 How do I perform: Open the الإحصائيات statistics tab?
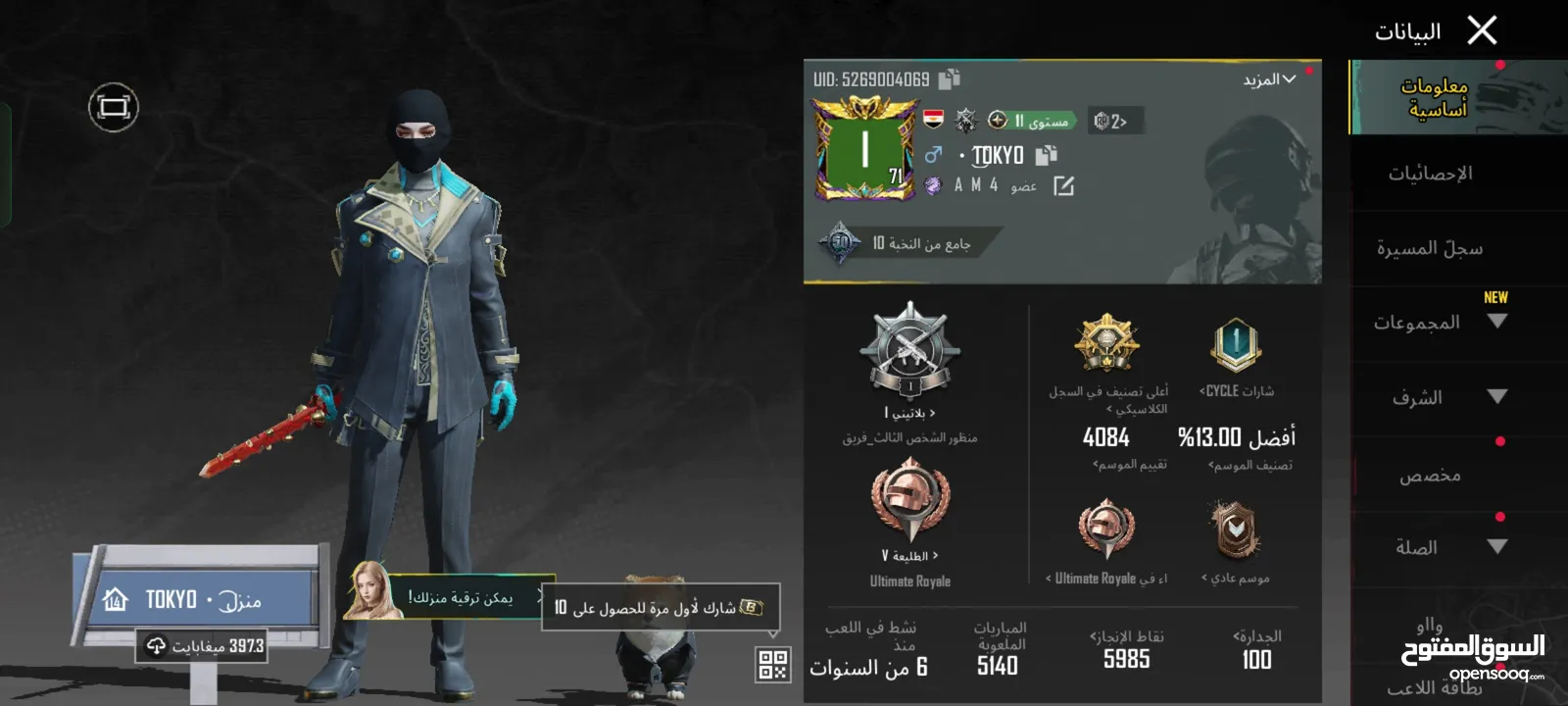coord(1430,174)
